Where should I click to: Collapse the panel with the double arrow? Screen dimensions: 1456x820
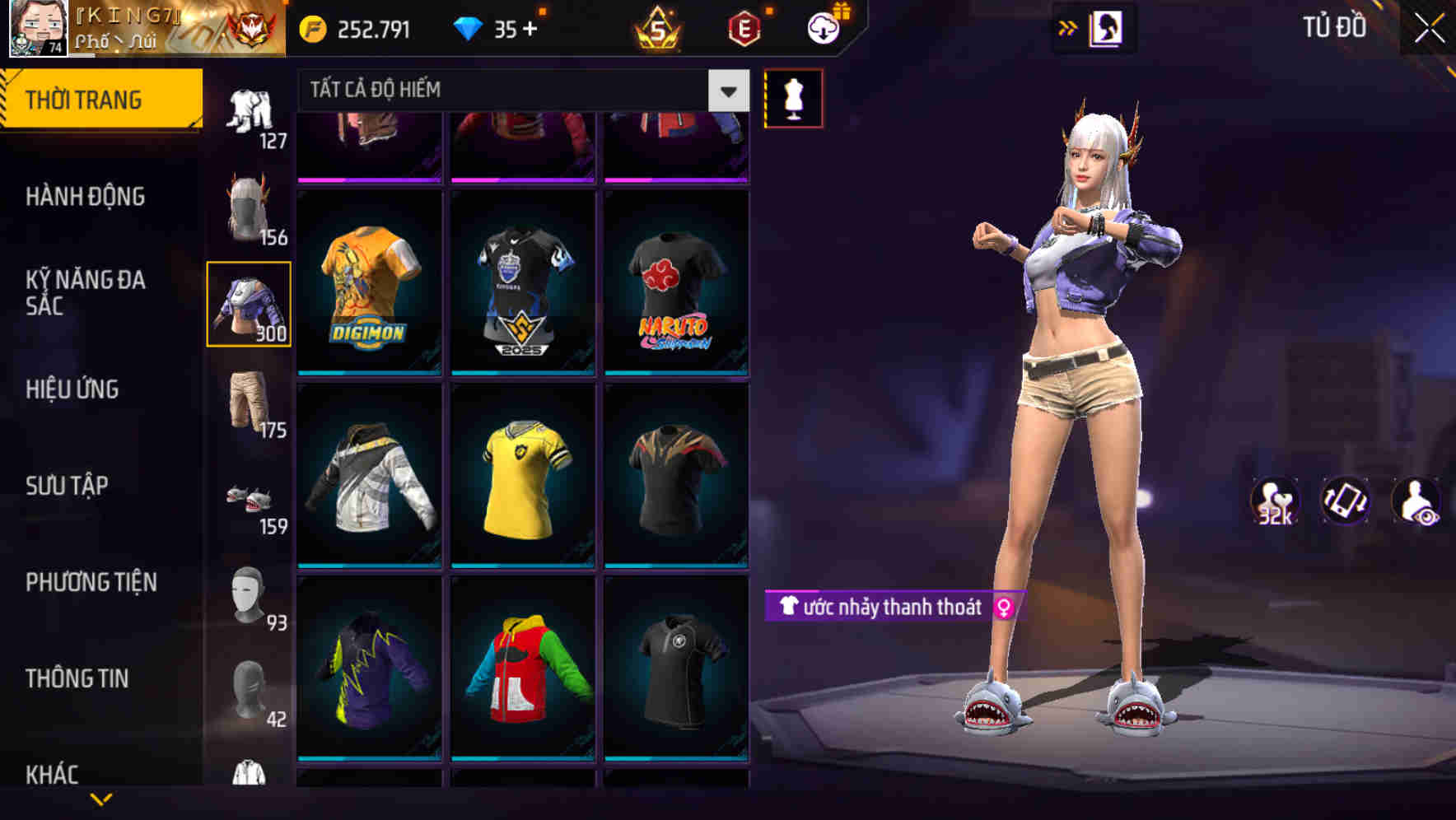pos(1067,27)
